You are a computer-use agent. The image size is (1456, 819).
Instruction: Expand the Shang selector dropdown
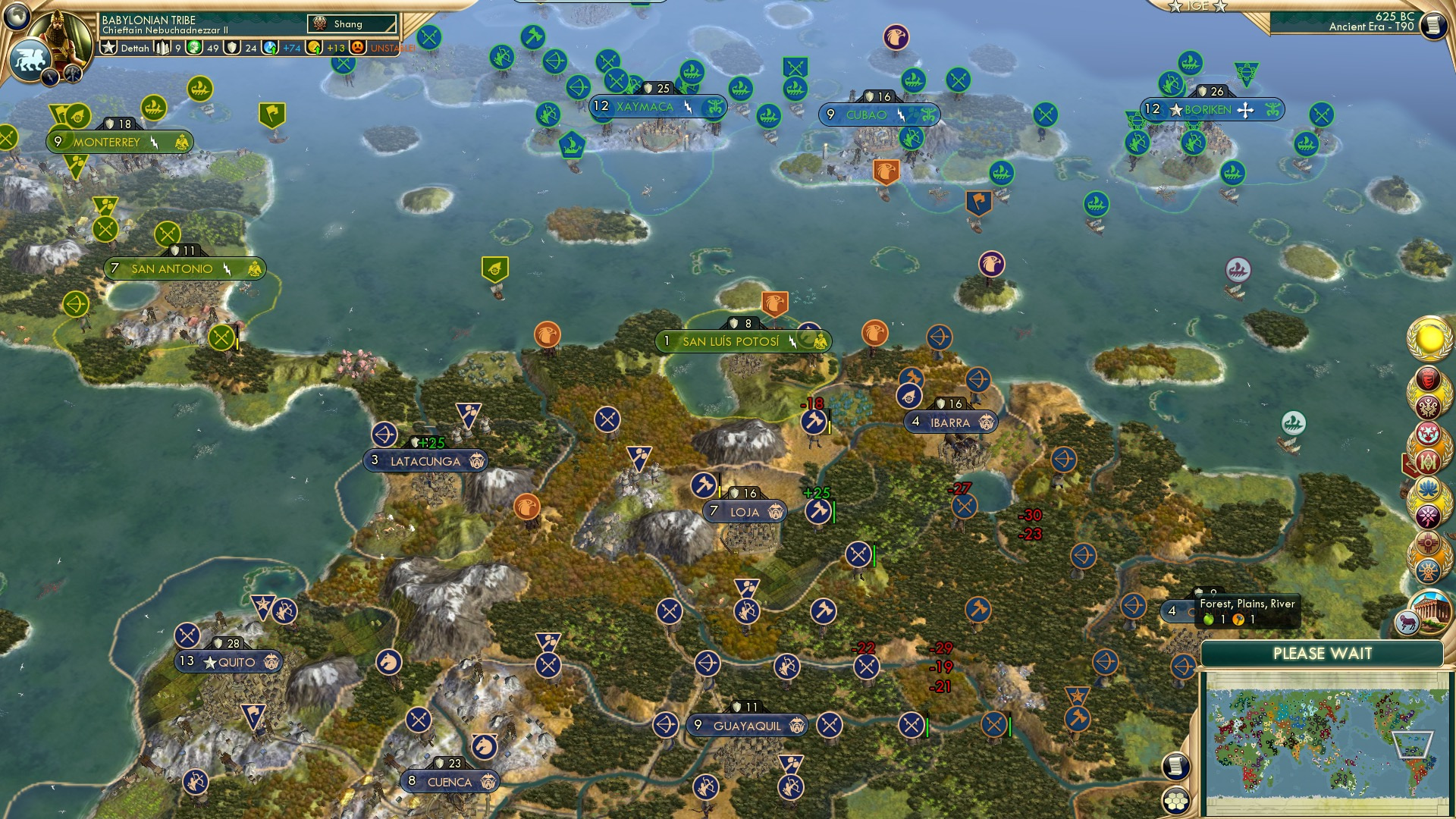click(351, 24)
